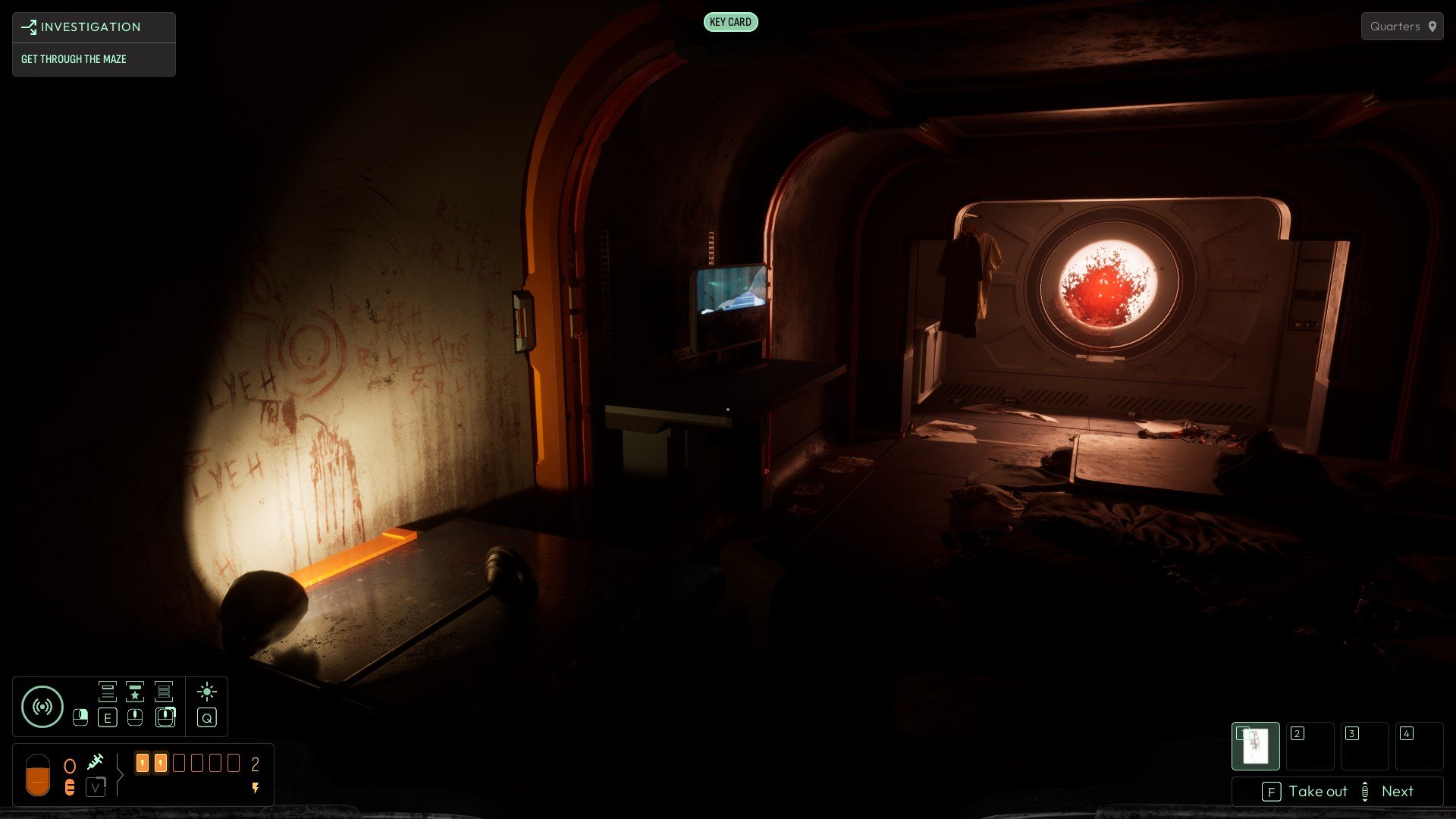1456x819 pixels.
Task: Activate the circular scanner signal icon
Action: pyautogui.click(x=42, y=707)
